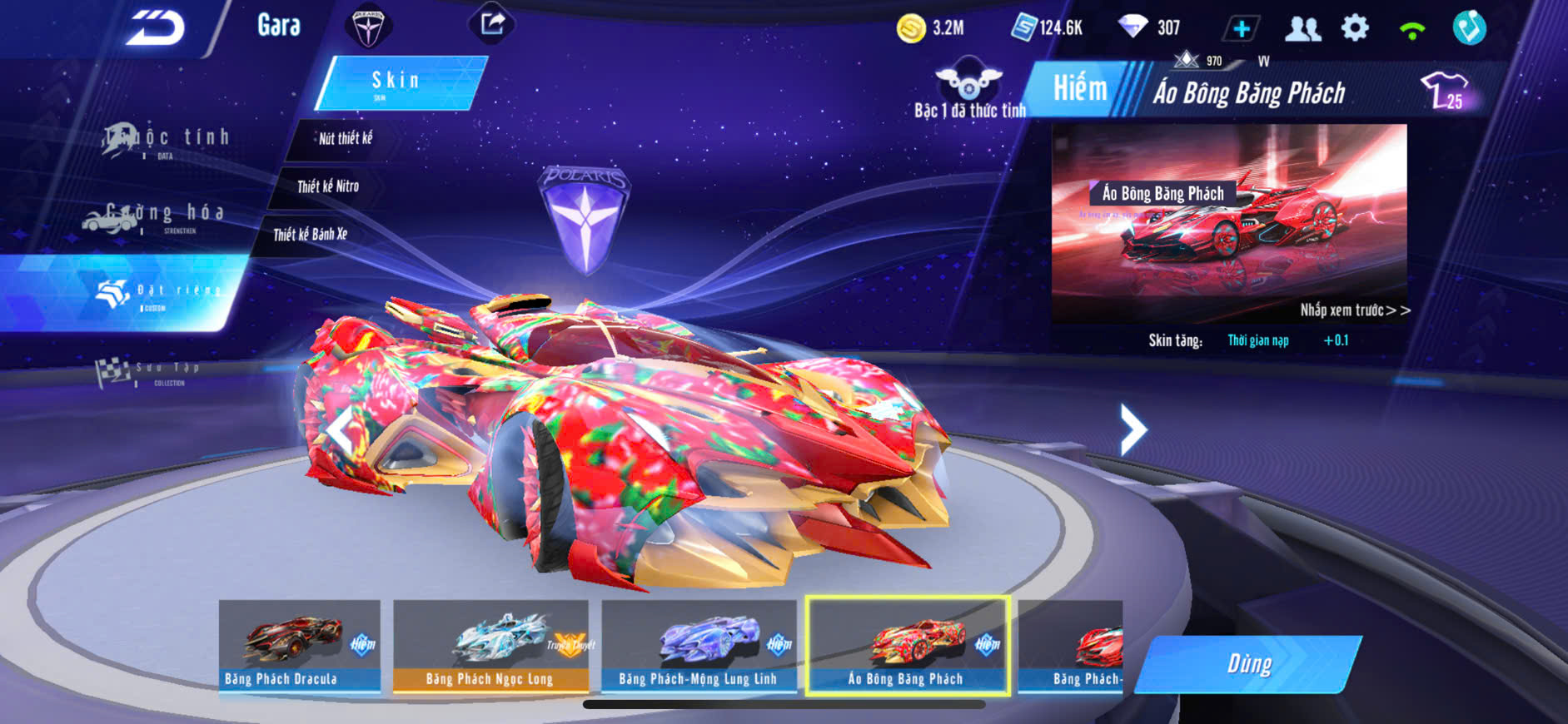Open the Skin tab
The width and height of the screenshot is (1568, 724).
point(398,82)
